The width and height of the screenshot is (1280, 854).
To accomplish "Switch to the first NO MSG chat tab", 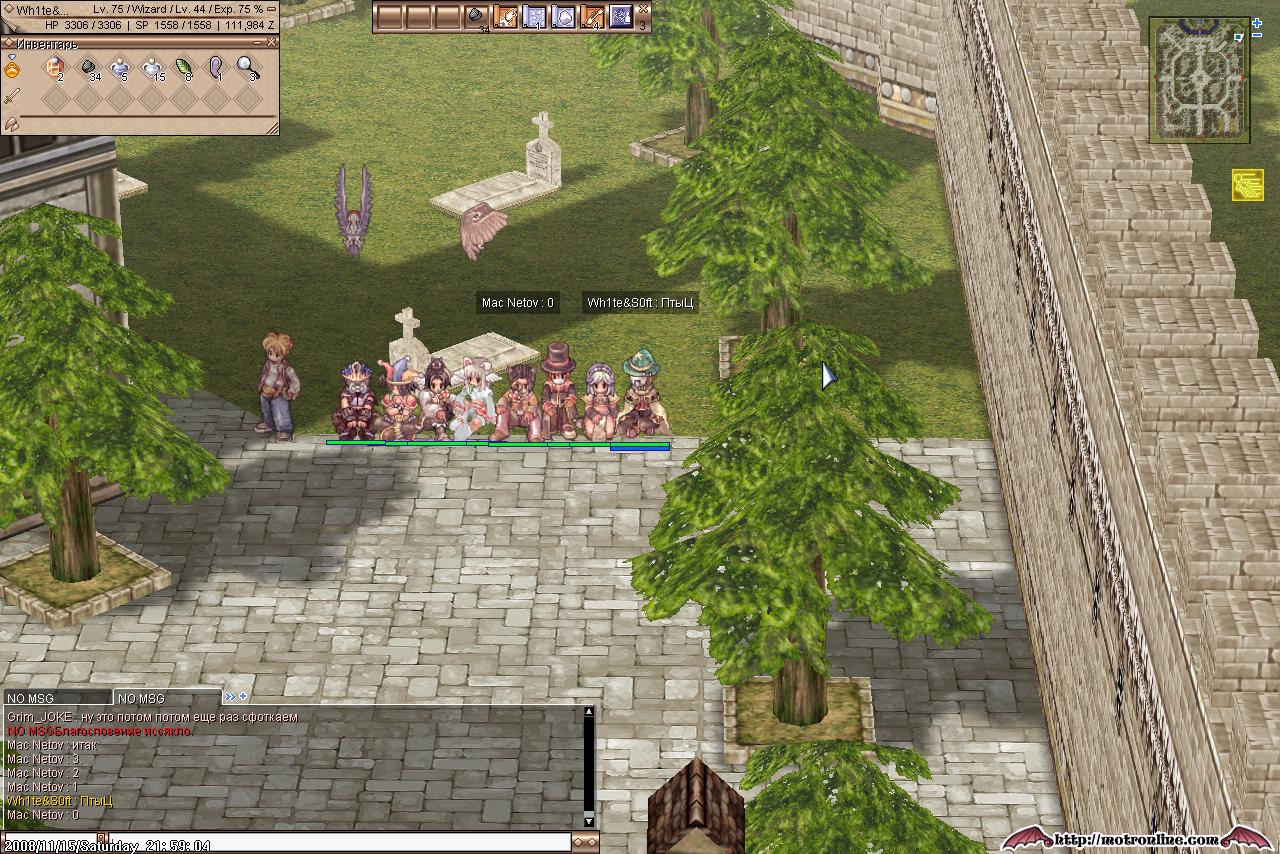I will click(x=56, y=698).
